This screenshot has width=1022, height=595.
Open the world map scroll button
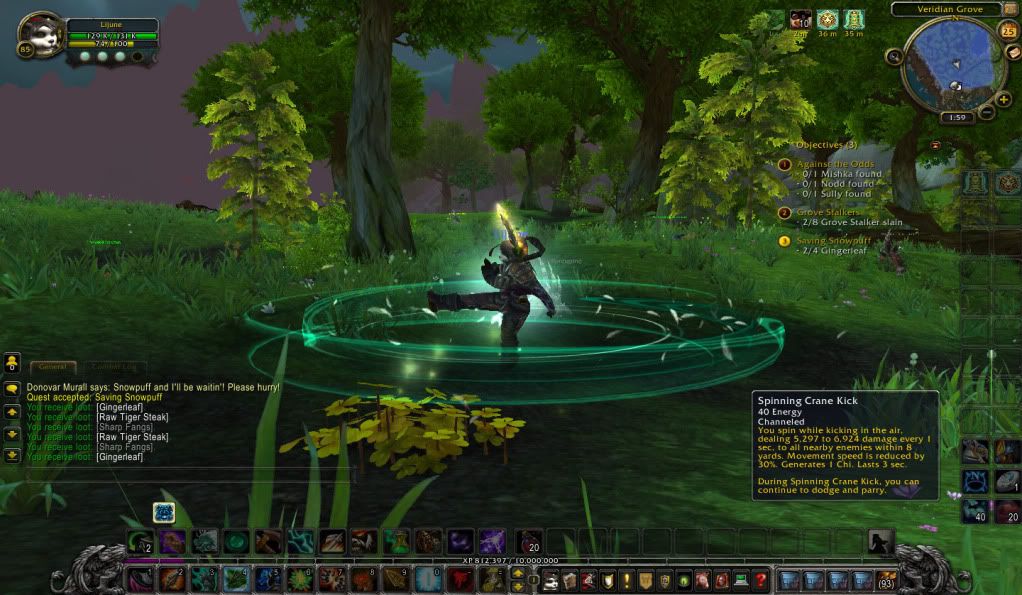point(1013,52)
